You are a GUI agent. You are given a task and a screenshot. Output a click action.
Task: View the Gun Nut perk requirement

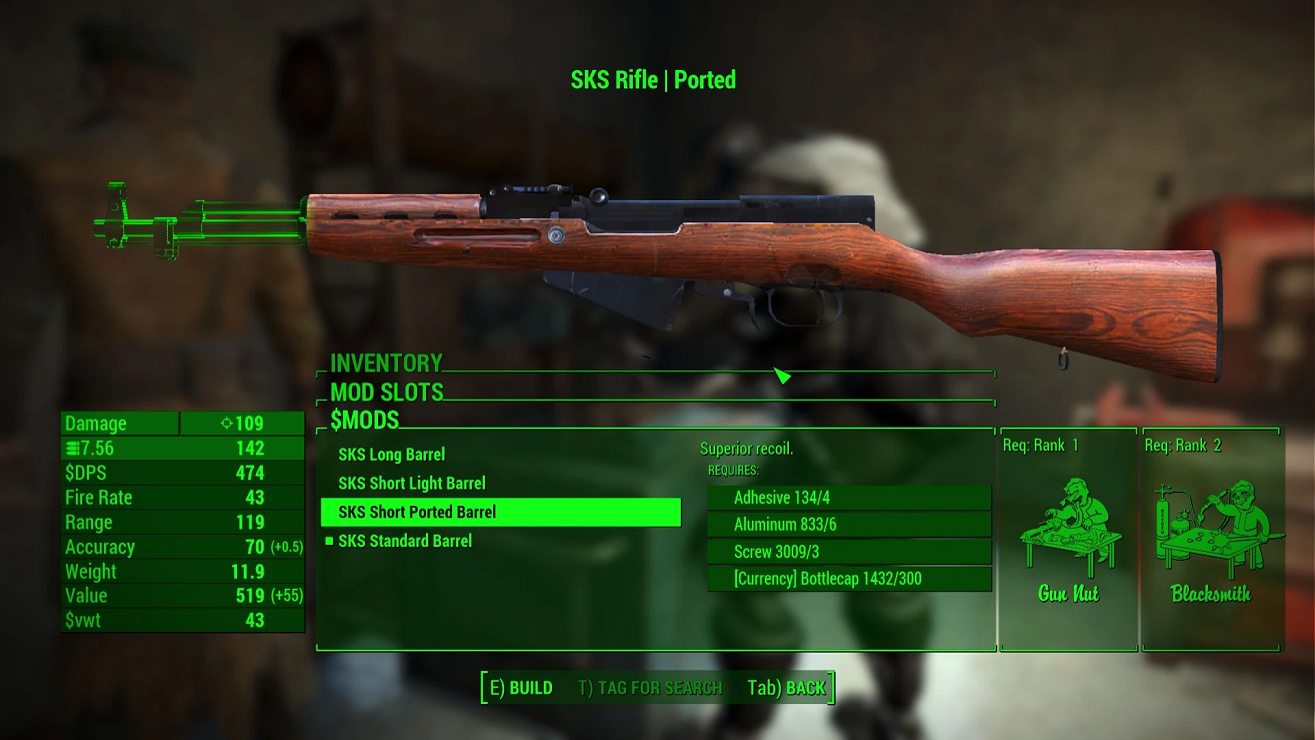(x=1068, y=540)
